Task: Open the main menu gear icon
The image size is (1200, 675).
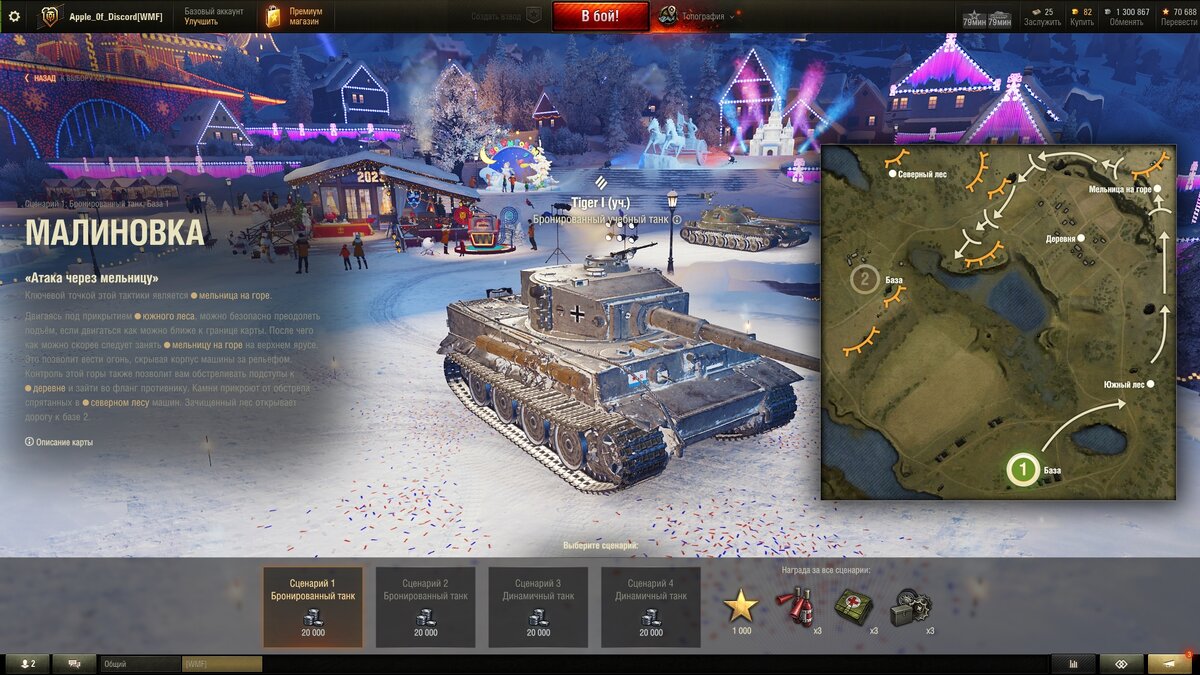Action: (14, 16)
